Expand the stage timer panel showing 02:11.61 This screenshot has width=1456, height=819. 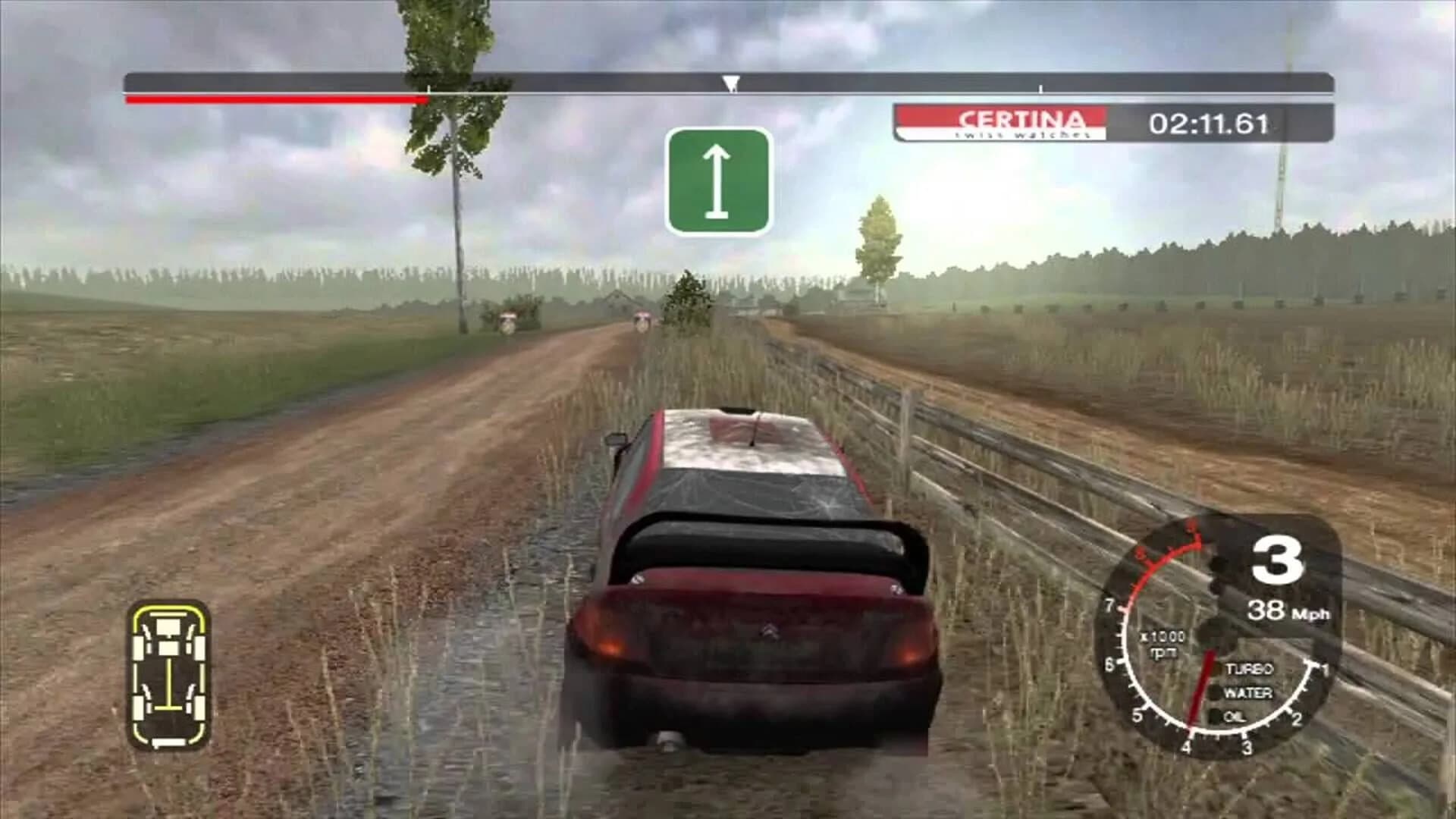click(1211, 121)
